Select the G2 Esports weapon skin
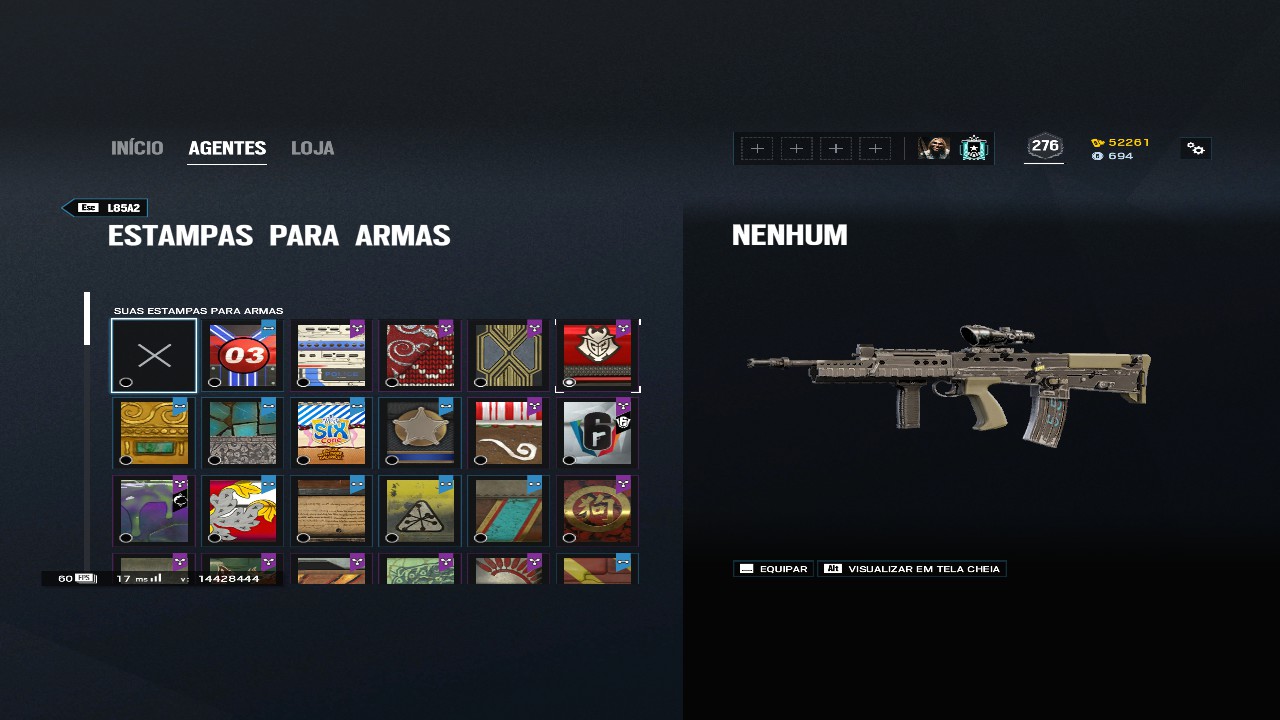The height and width of the screenshot is (720, 1280). (597, 355)
